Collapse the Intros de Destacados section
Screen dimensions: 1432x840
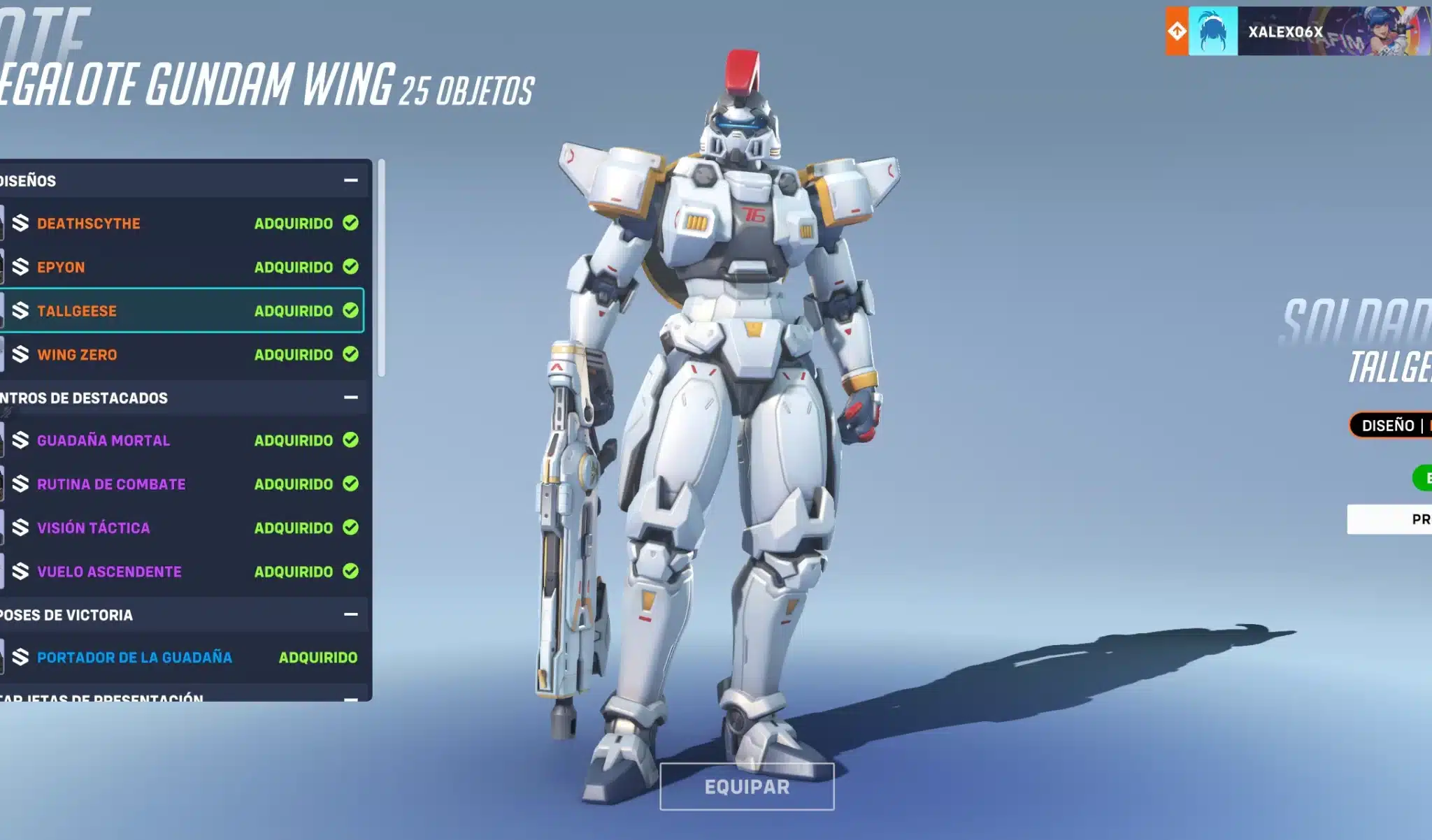click(350, 398)
